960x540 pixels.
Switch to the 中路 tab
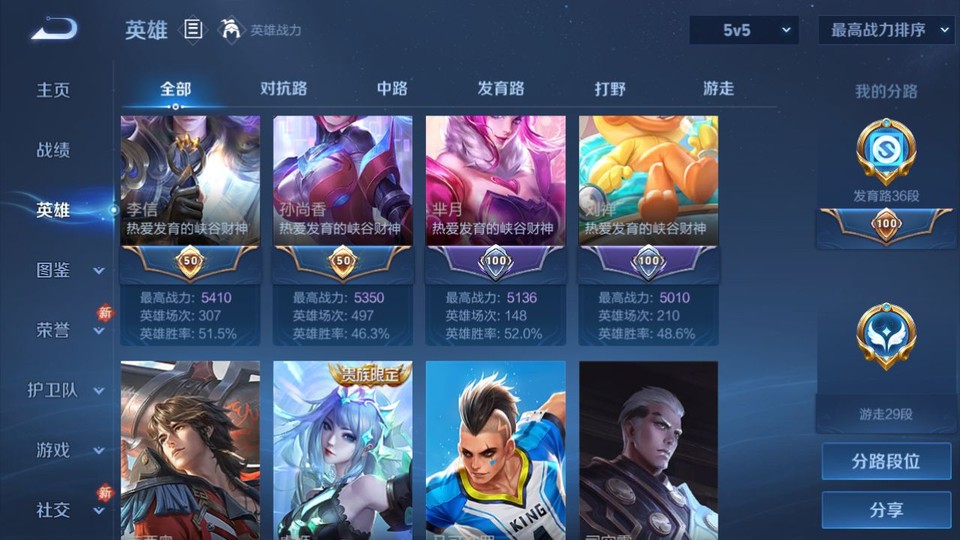(392, 88)
